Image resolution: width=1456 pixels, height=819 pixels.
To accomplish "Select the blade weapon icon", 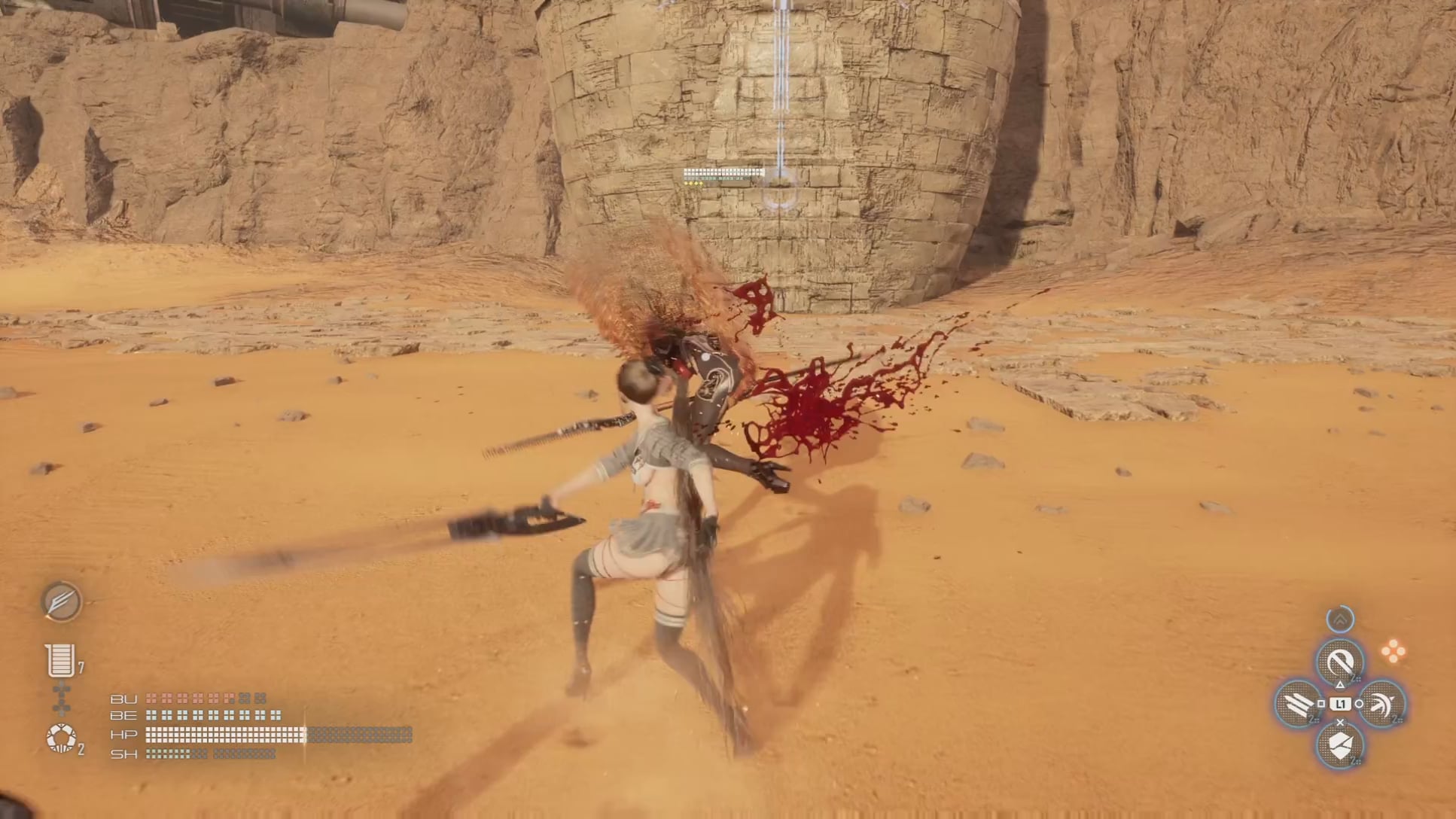I will coord(61,601).
